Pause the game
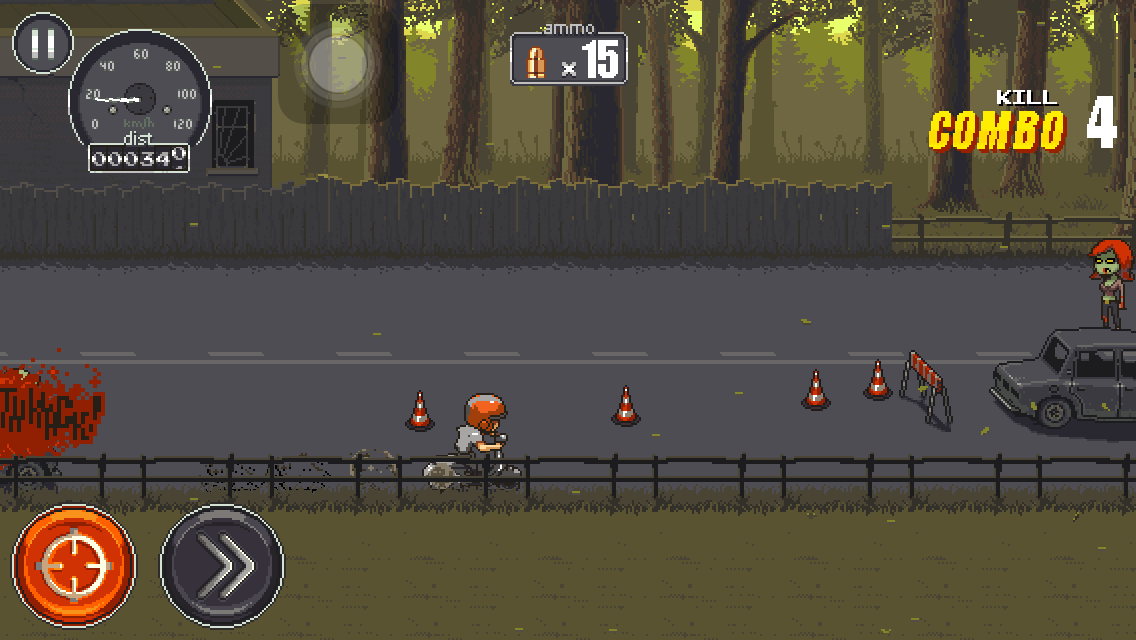 point(42,43)
